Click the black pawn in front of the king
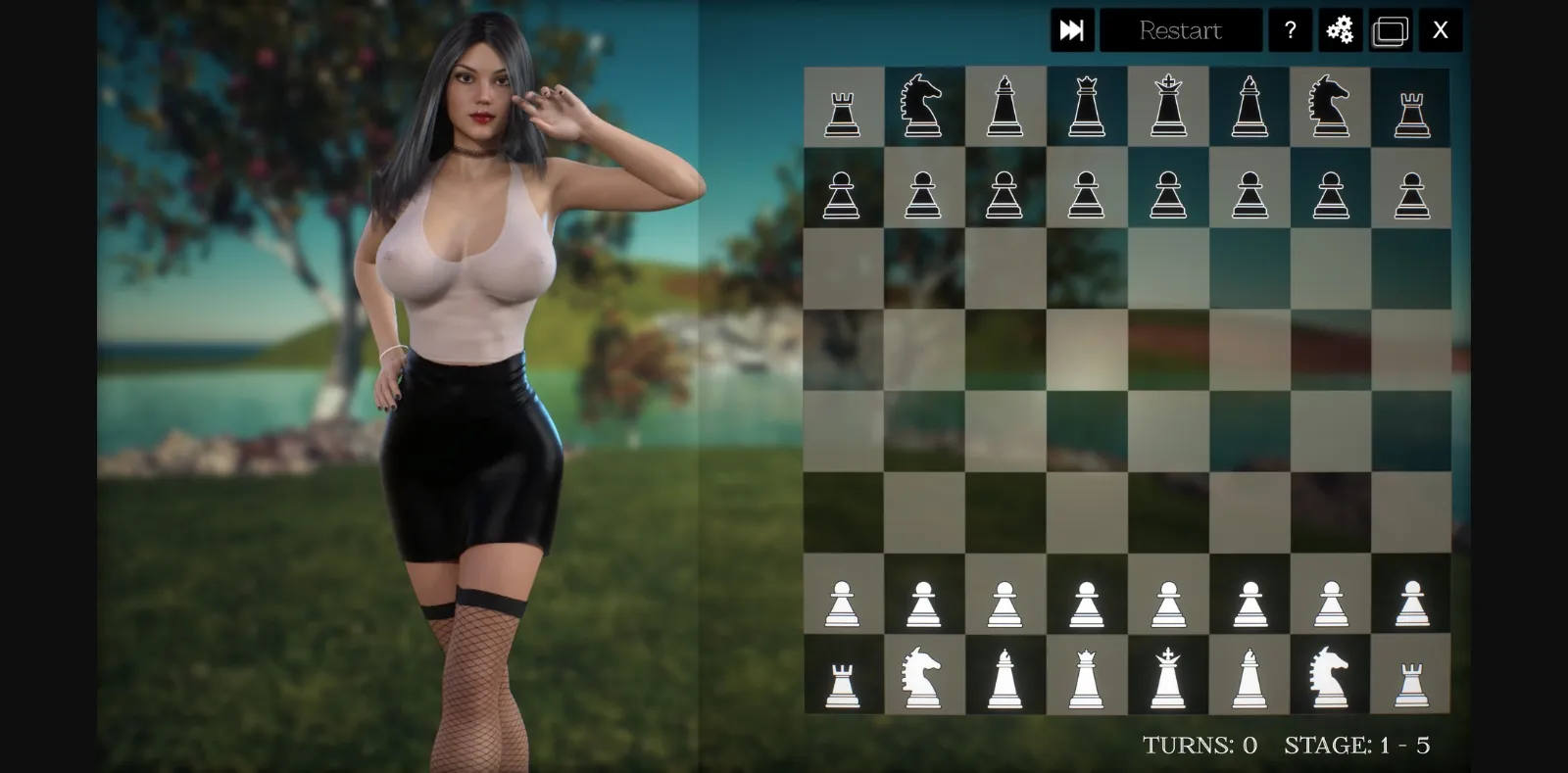 (1168, 189)
